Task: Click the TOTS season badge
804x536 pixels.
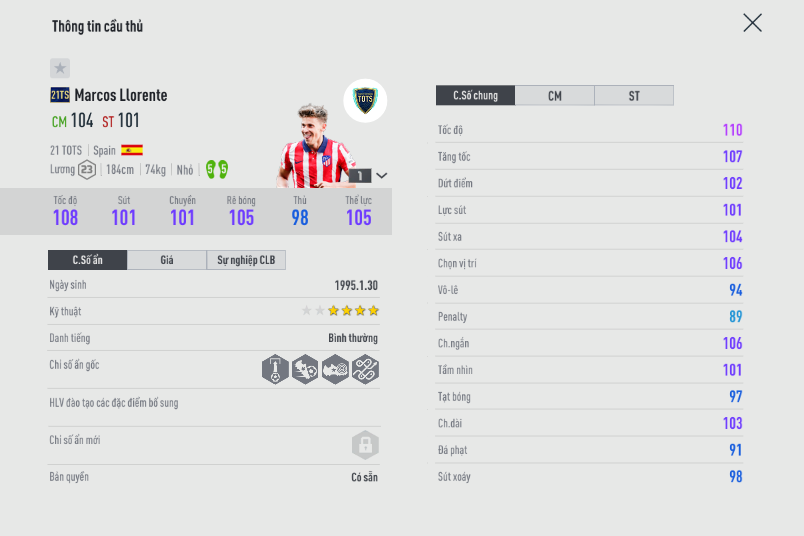Action: 365,100
